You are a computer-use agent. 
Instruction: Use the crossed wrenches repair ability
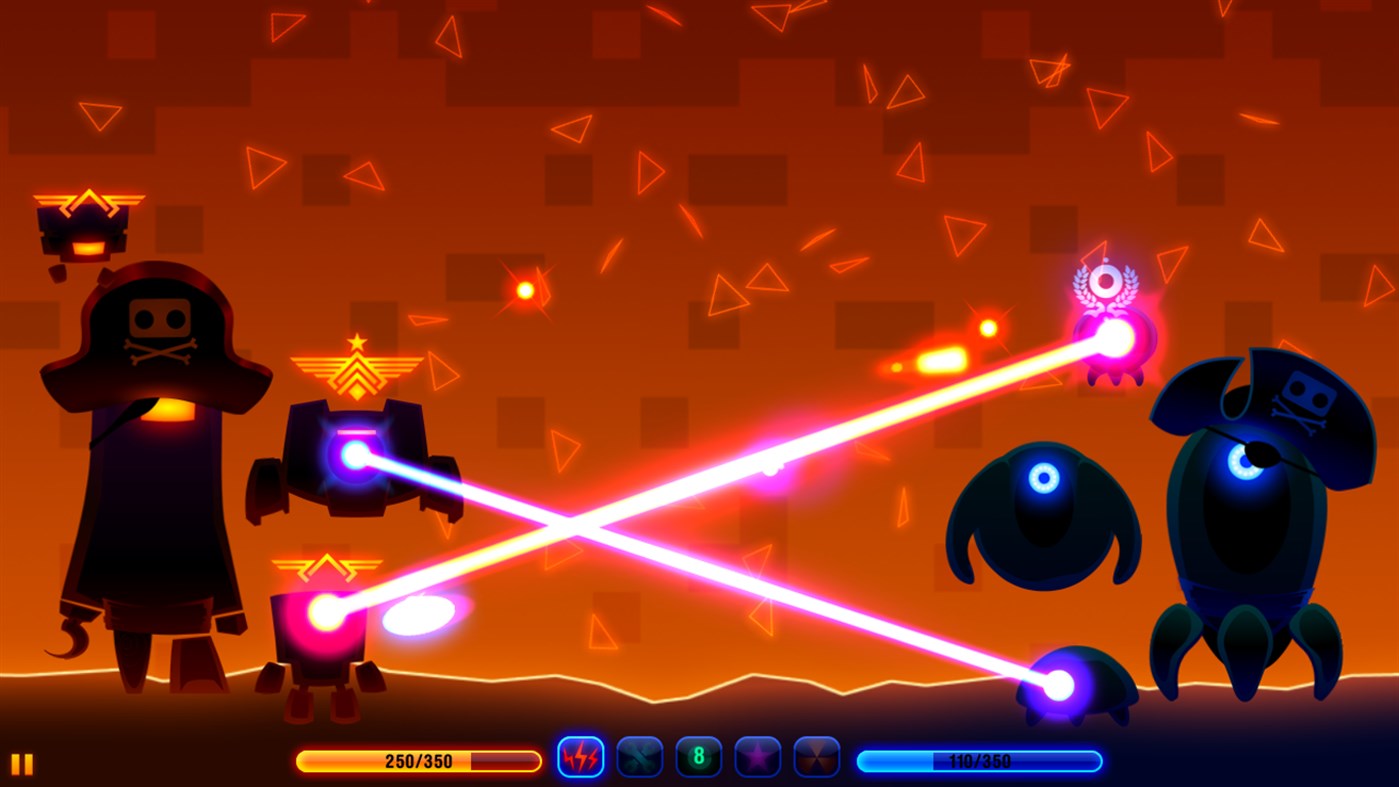639,758
